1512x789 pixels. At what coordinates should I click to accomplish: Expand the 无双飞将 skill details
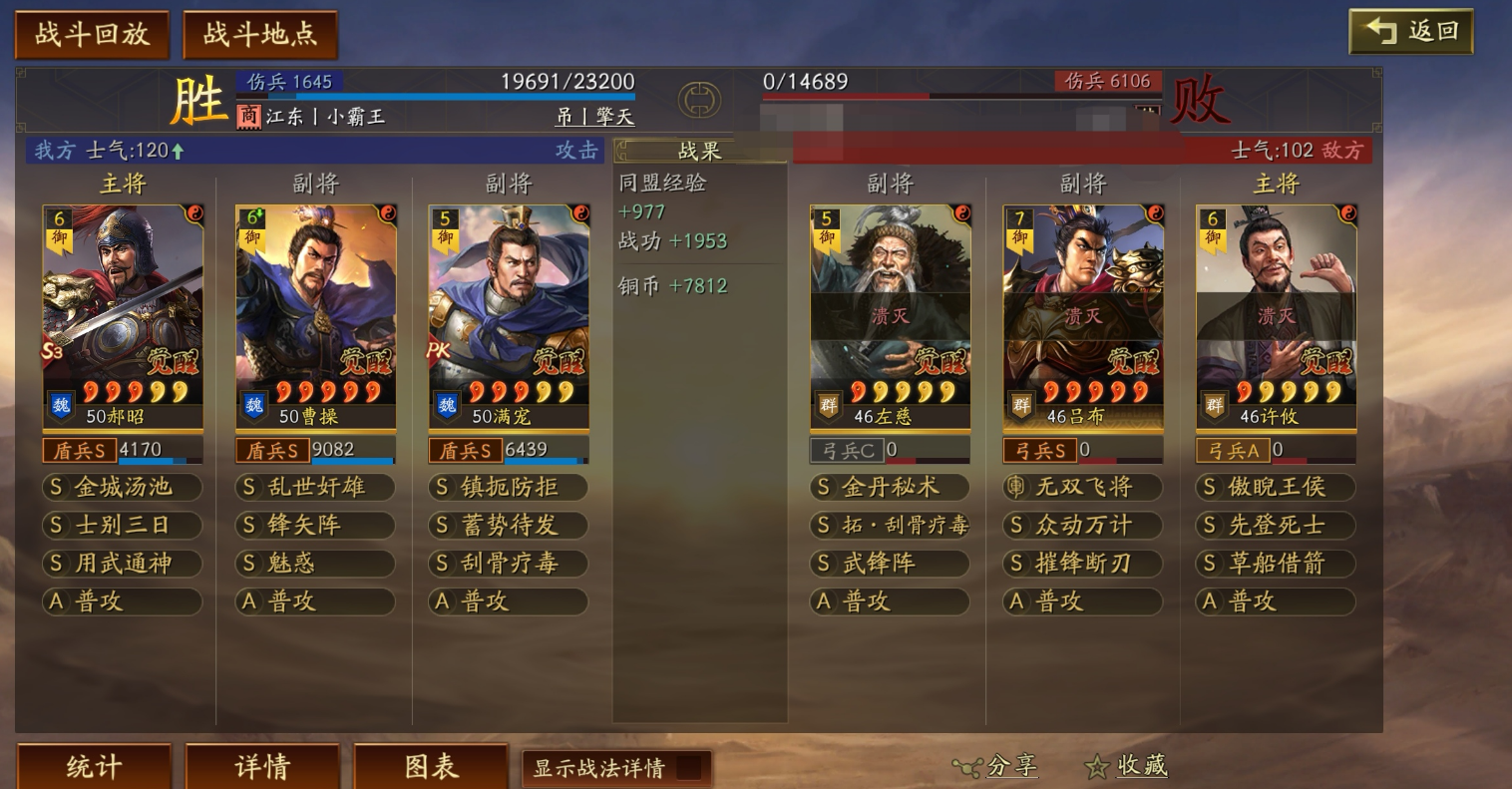[x=1082, y=488]
